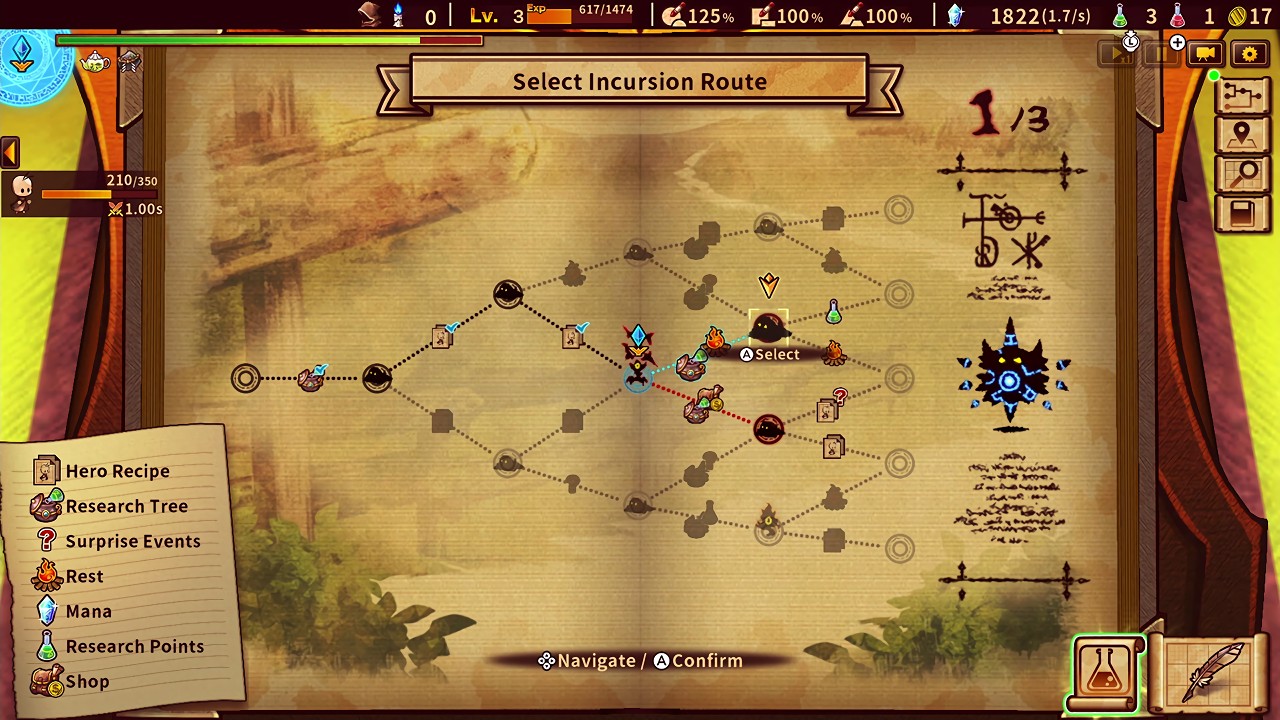Open the map magnifier search icon
1280x720 pixels.
(x=1242, y=173)
